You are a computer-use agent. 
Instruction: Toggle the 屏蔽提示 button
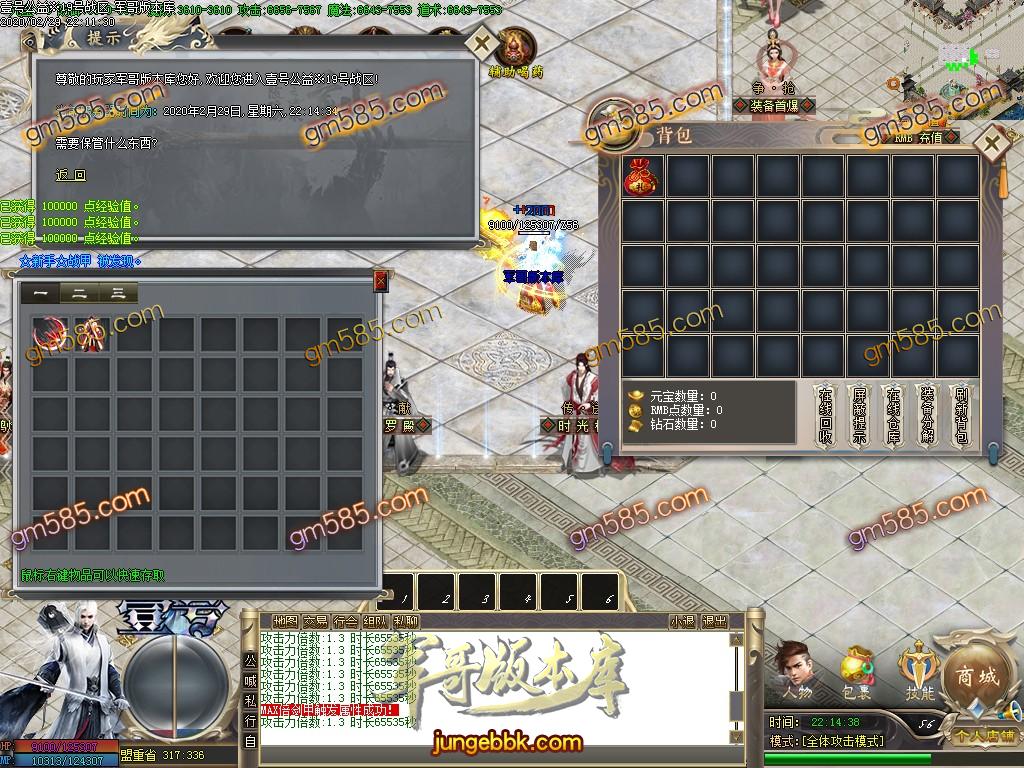[859, 415]
